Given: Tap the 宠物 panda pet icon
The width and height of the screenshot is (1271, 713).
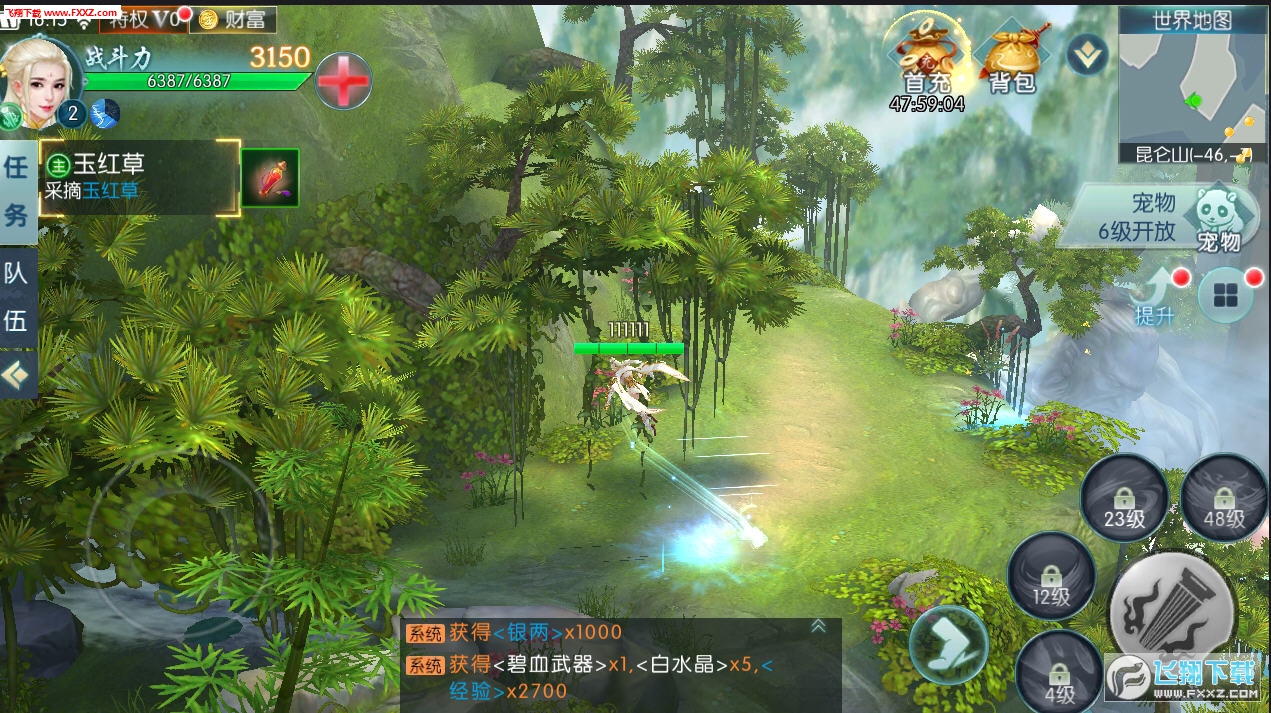Looking at the screenshot, I should click(x=1219, y=217).
